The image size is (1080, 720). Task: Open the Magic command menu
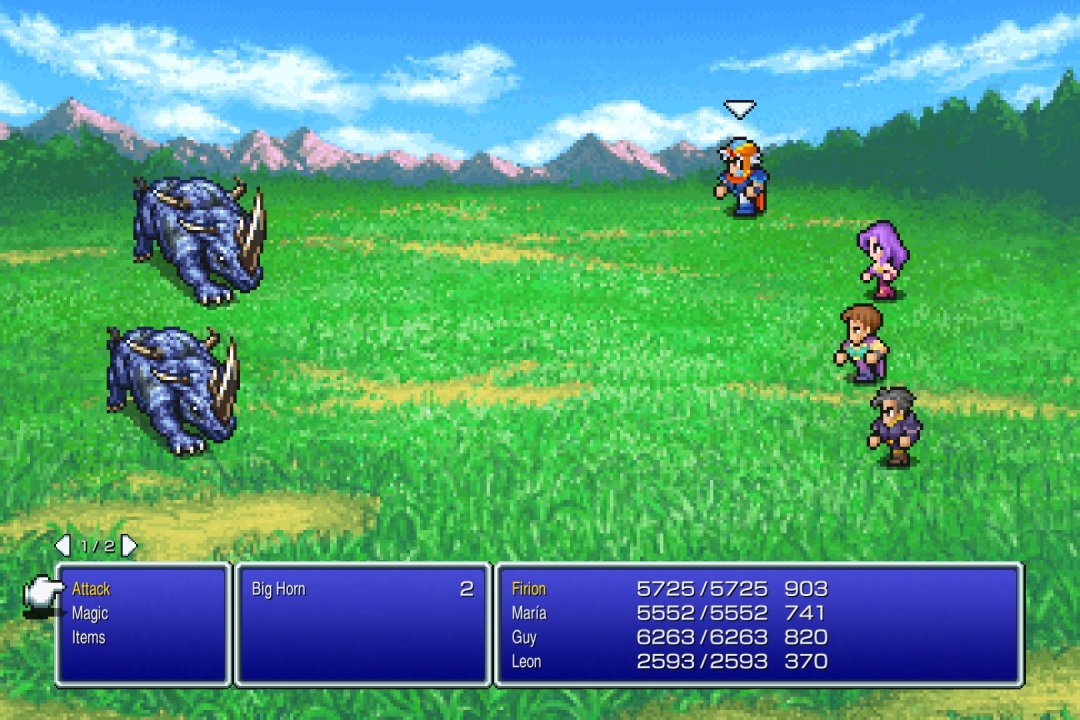pyautogui.click(x=90, y=613)
